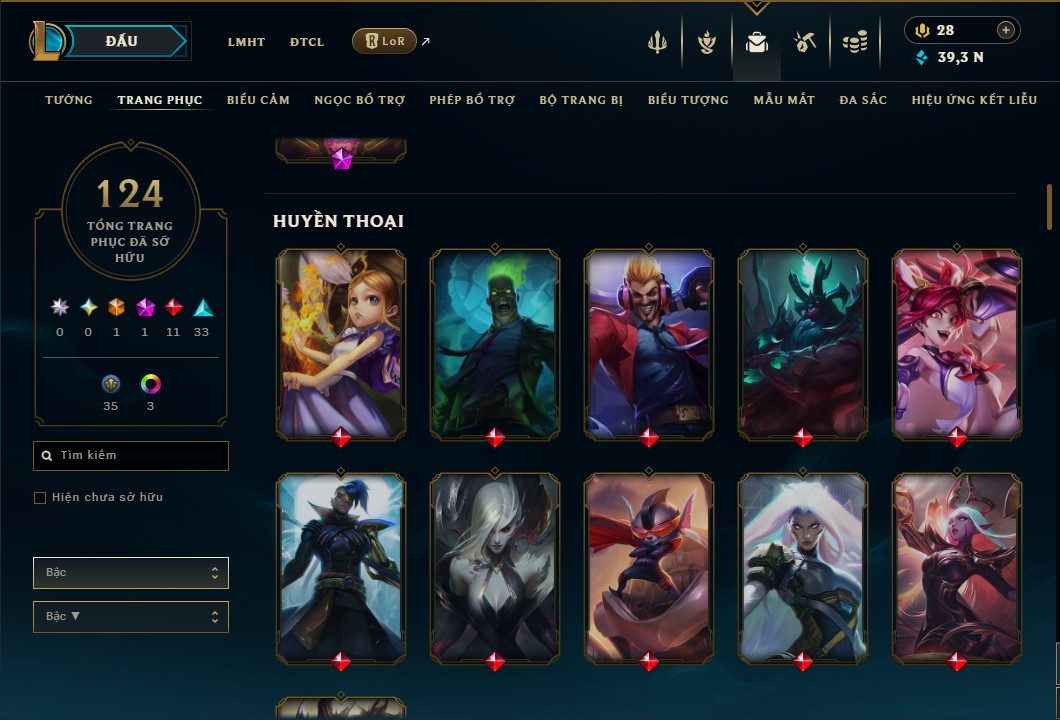Show the BỘ TRANG BỊ tab
This screenshot has height=720, width=1060.
point(581,100)
